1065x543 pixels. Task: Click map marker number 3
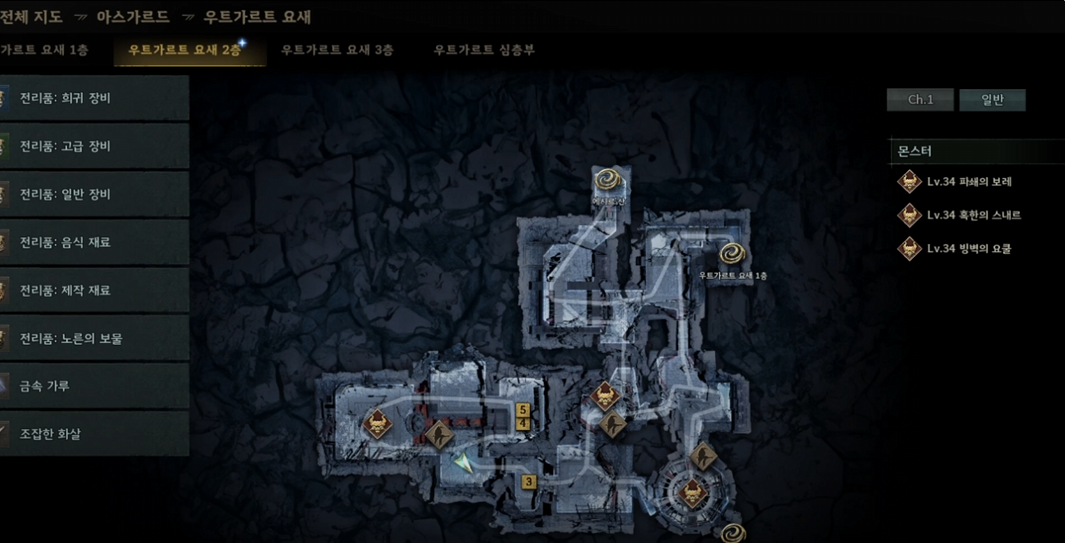[529, 482]
